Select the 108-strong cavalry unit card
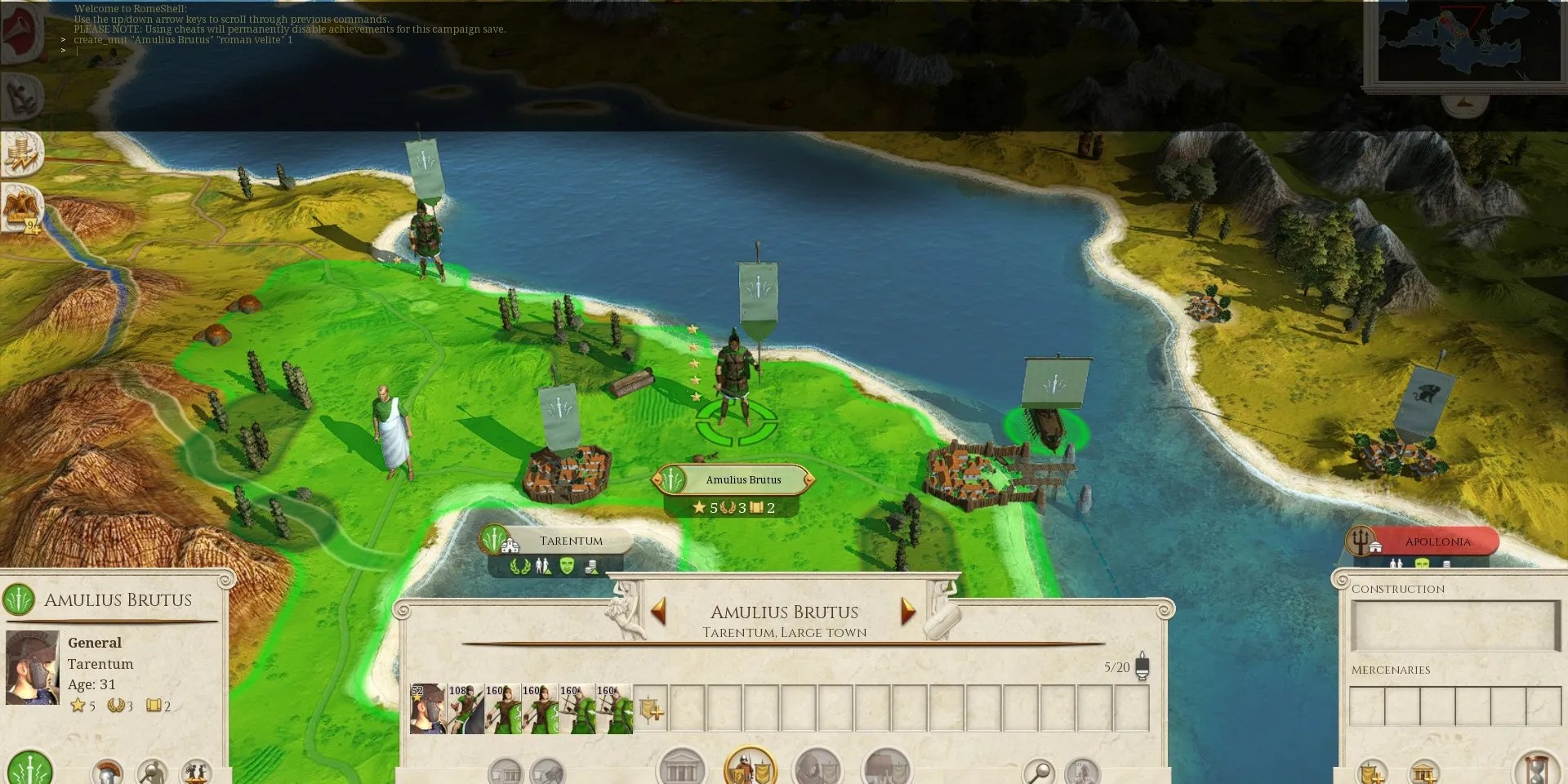The height and width of the screenshot is (784, 1568). [x=465, y=709]
